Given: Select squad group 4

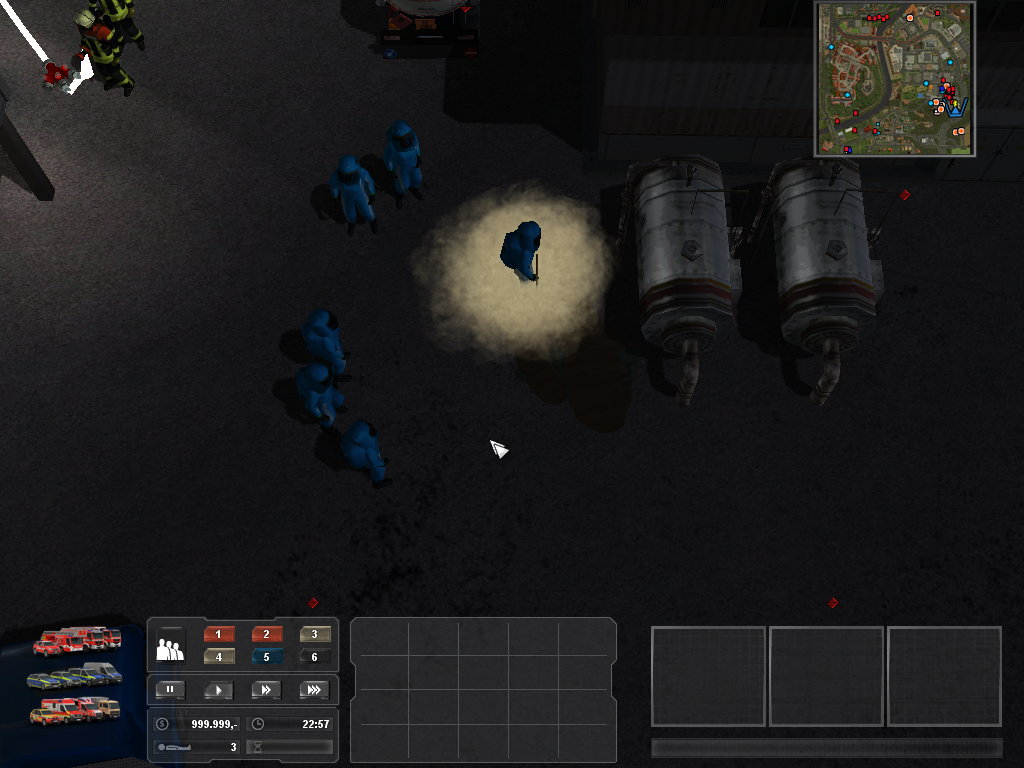Looking at the screenshot, I should 219,657.
